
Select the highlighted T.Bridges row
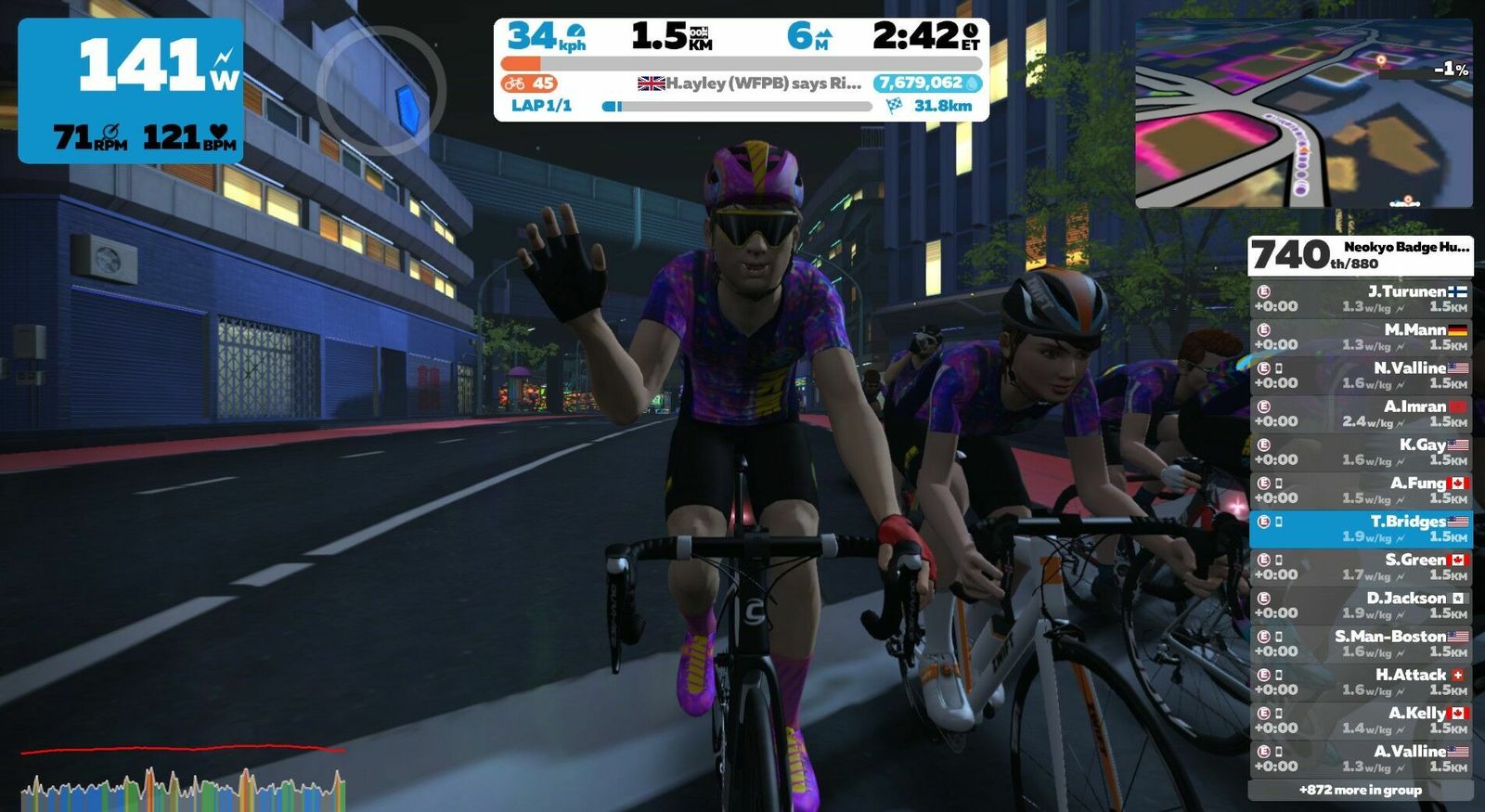(1360, 529)
